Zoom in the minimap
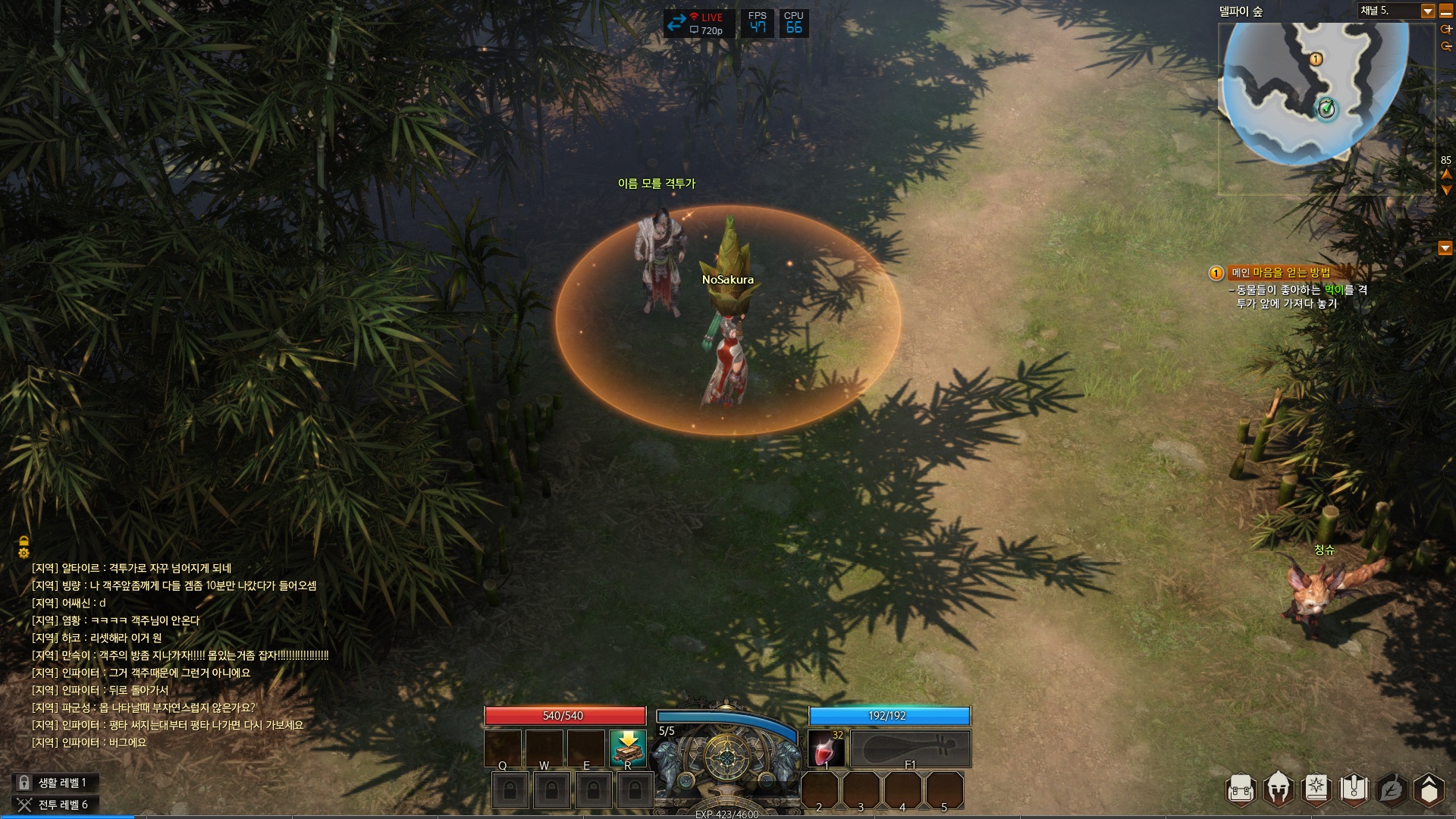 1446,29
